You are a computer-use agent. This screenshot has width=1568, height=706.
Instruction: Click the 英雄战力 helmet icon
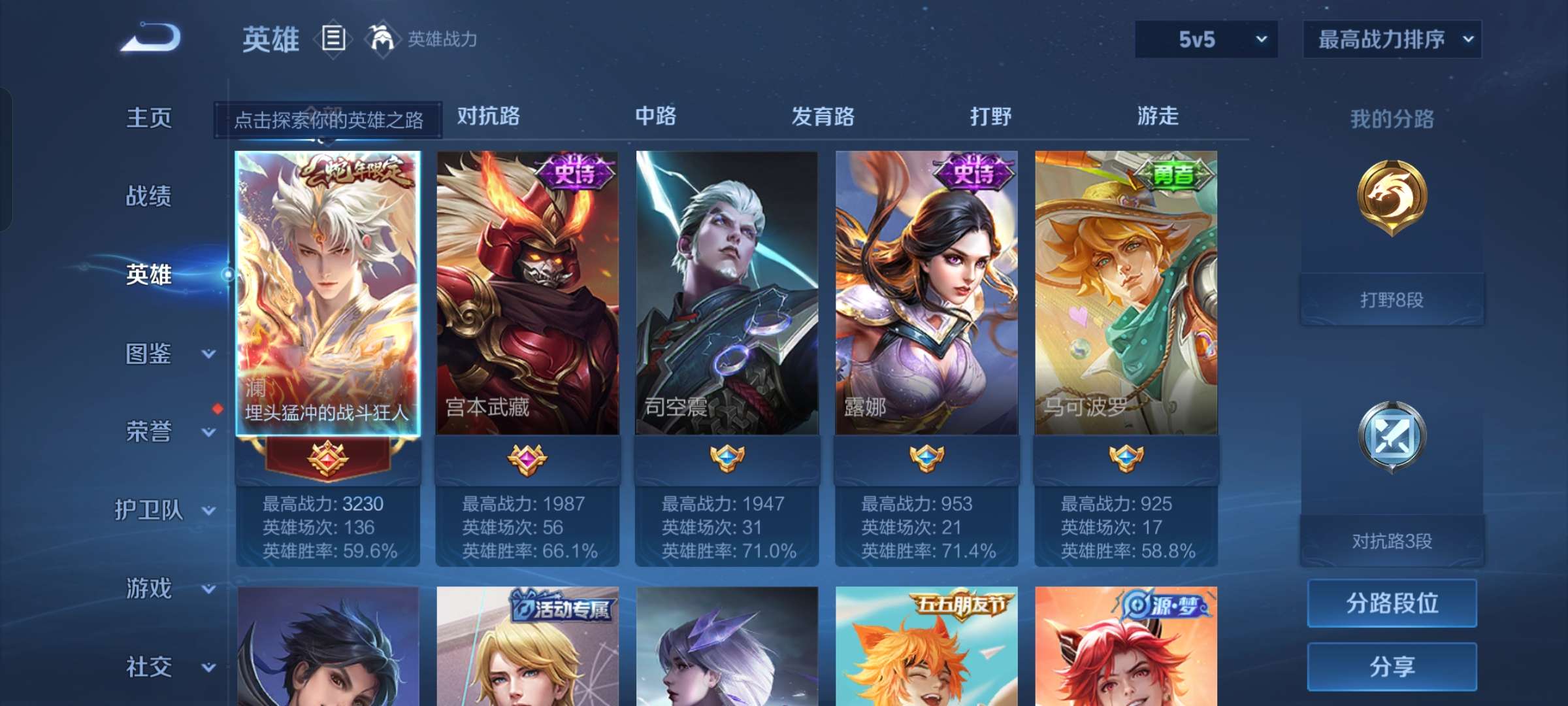tap(382, 39)
